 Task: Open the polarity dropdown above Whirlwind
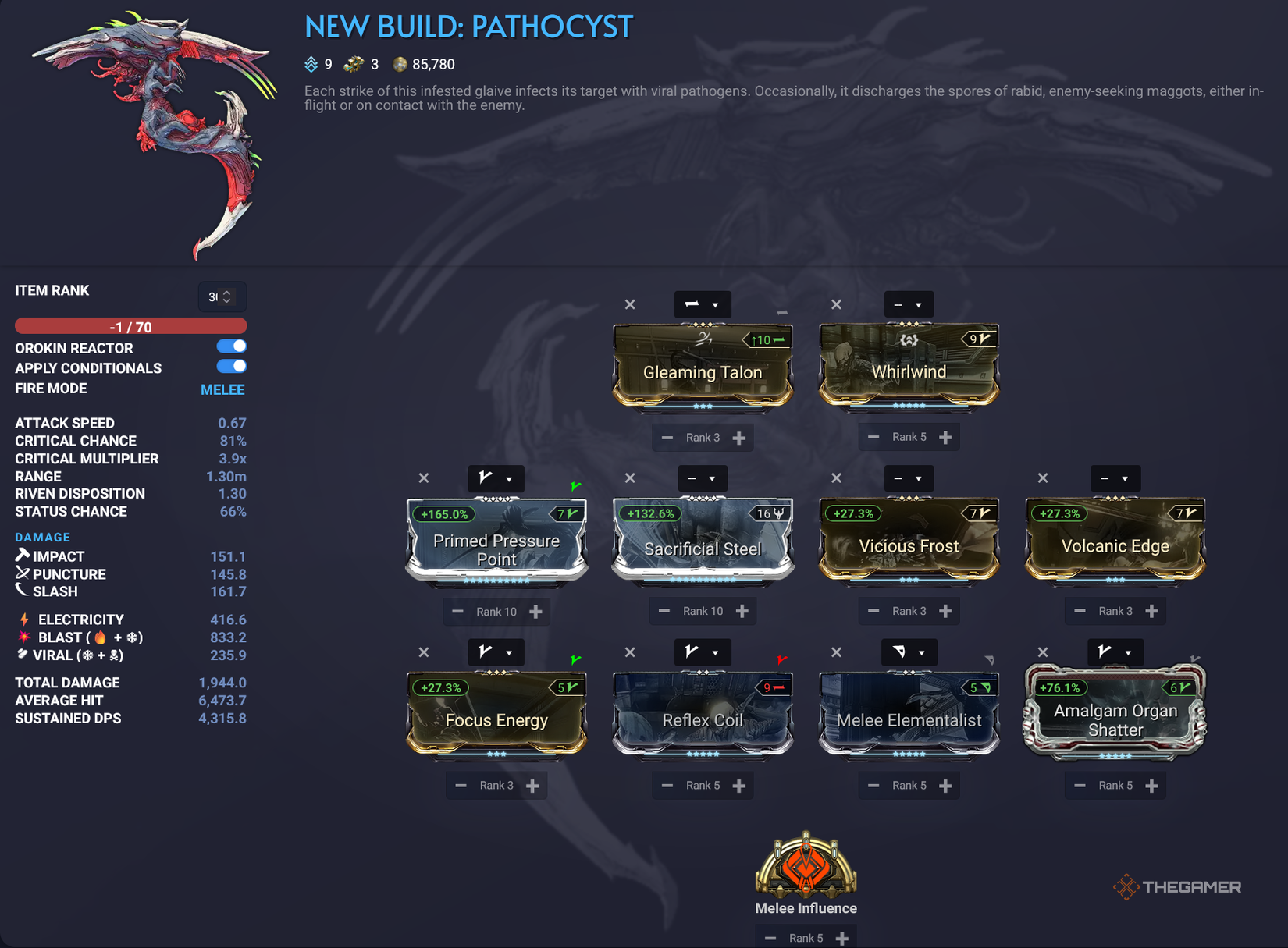(x=908, y=304)
